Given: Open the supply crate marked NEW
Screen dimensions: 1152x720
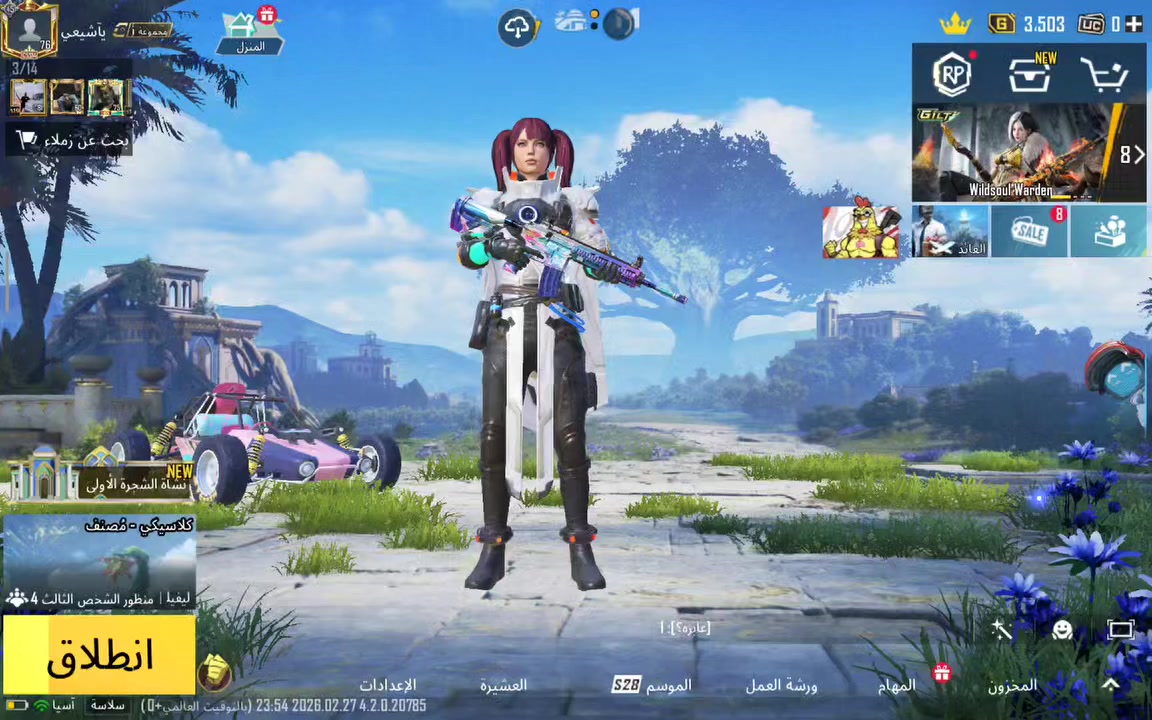Looking at the screenshot, I should coord(1030,75).
